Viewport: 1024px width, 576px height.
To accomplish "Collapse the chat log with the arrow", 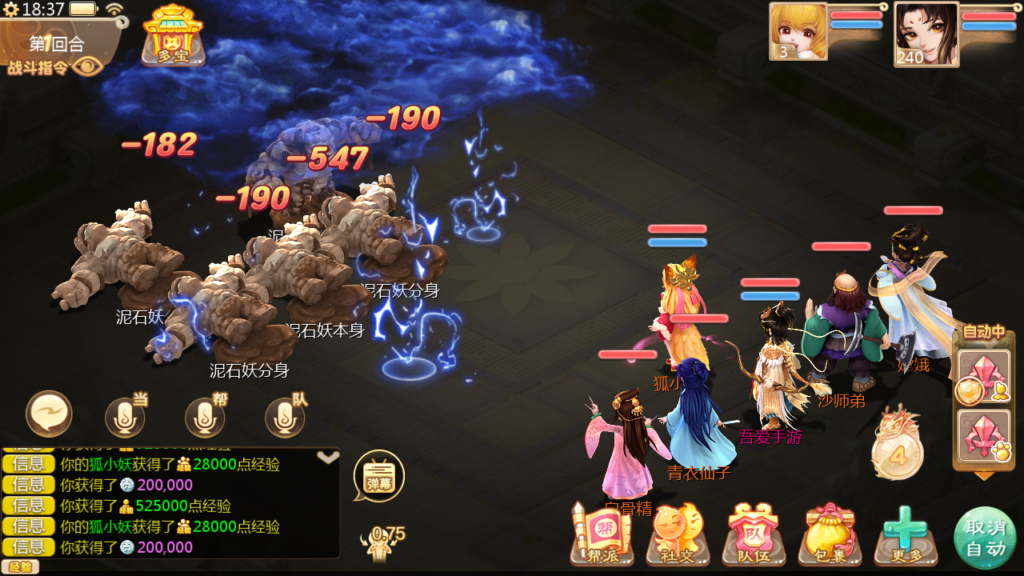I will point(327,457).
